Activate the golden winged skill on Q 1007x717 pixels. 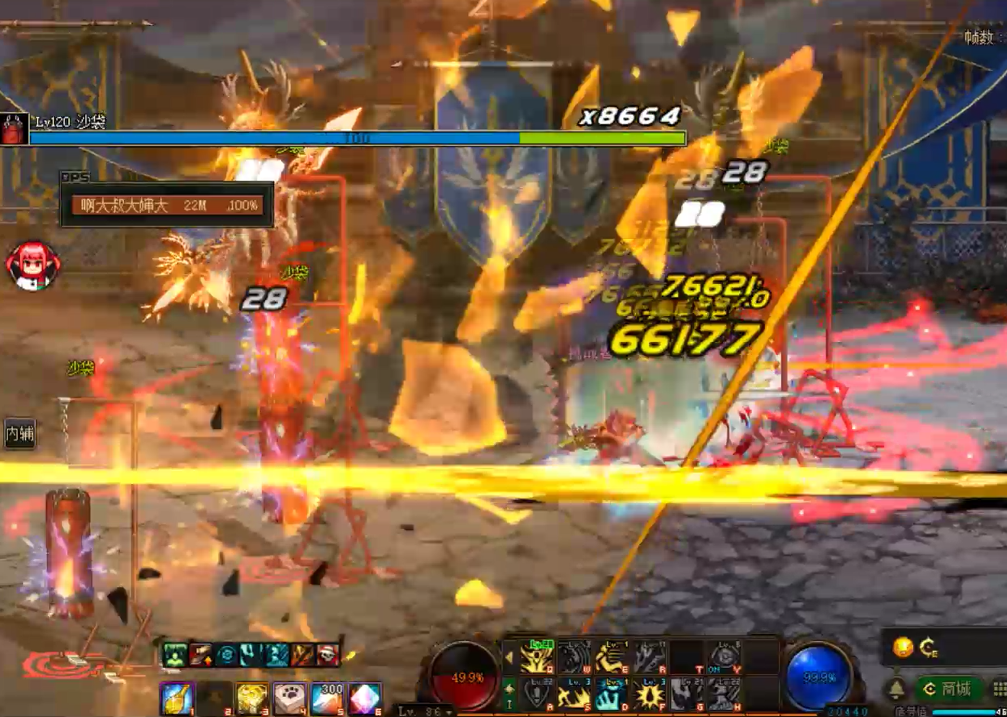click(x=537, y=657)
